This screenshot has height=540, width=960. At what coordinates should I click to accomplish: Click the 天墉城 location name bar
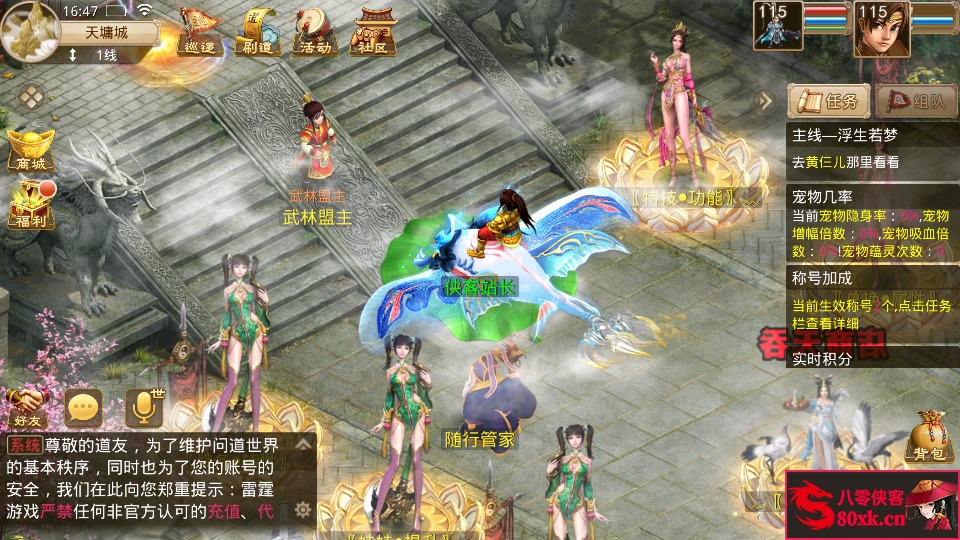pos(107,32)
